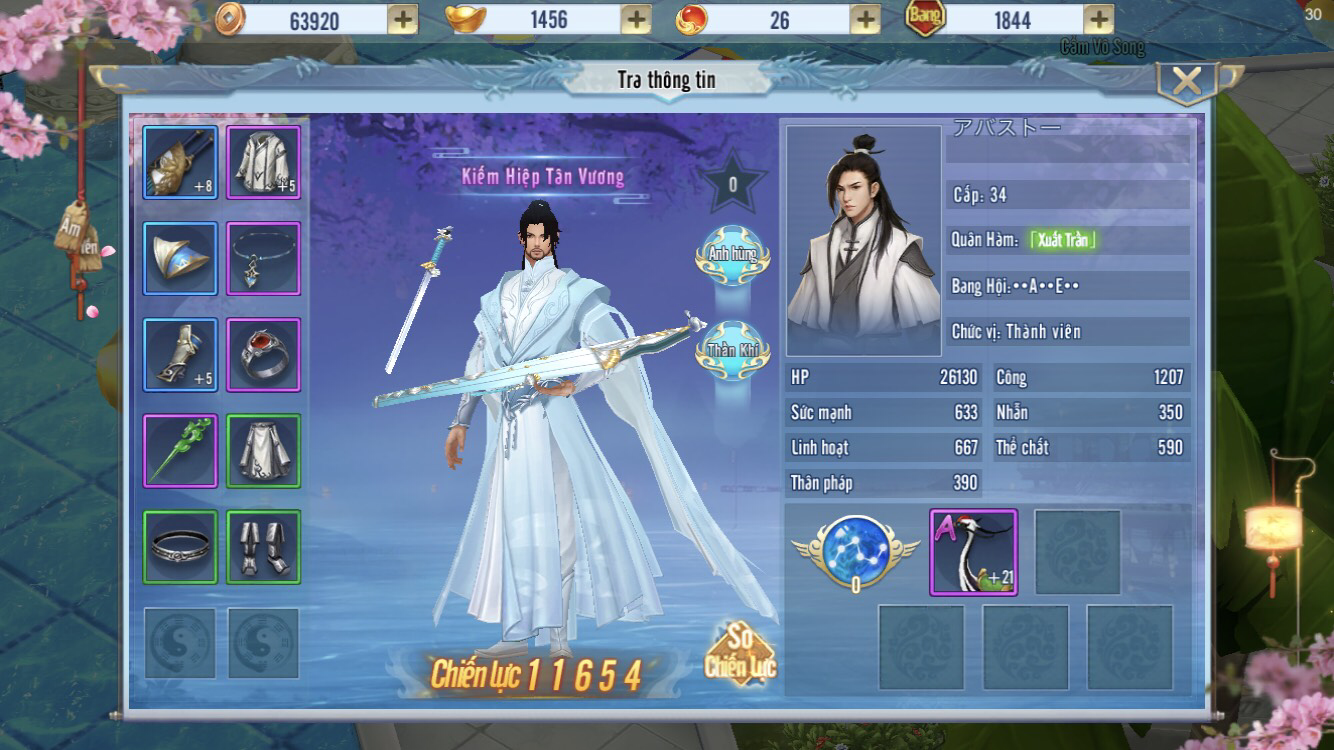Inspect the necklace equipment slot
This screenshot has height=750, width=1334.
(264, 258)
